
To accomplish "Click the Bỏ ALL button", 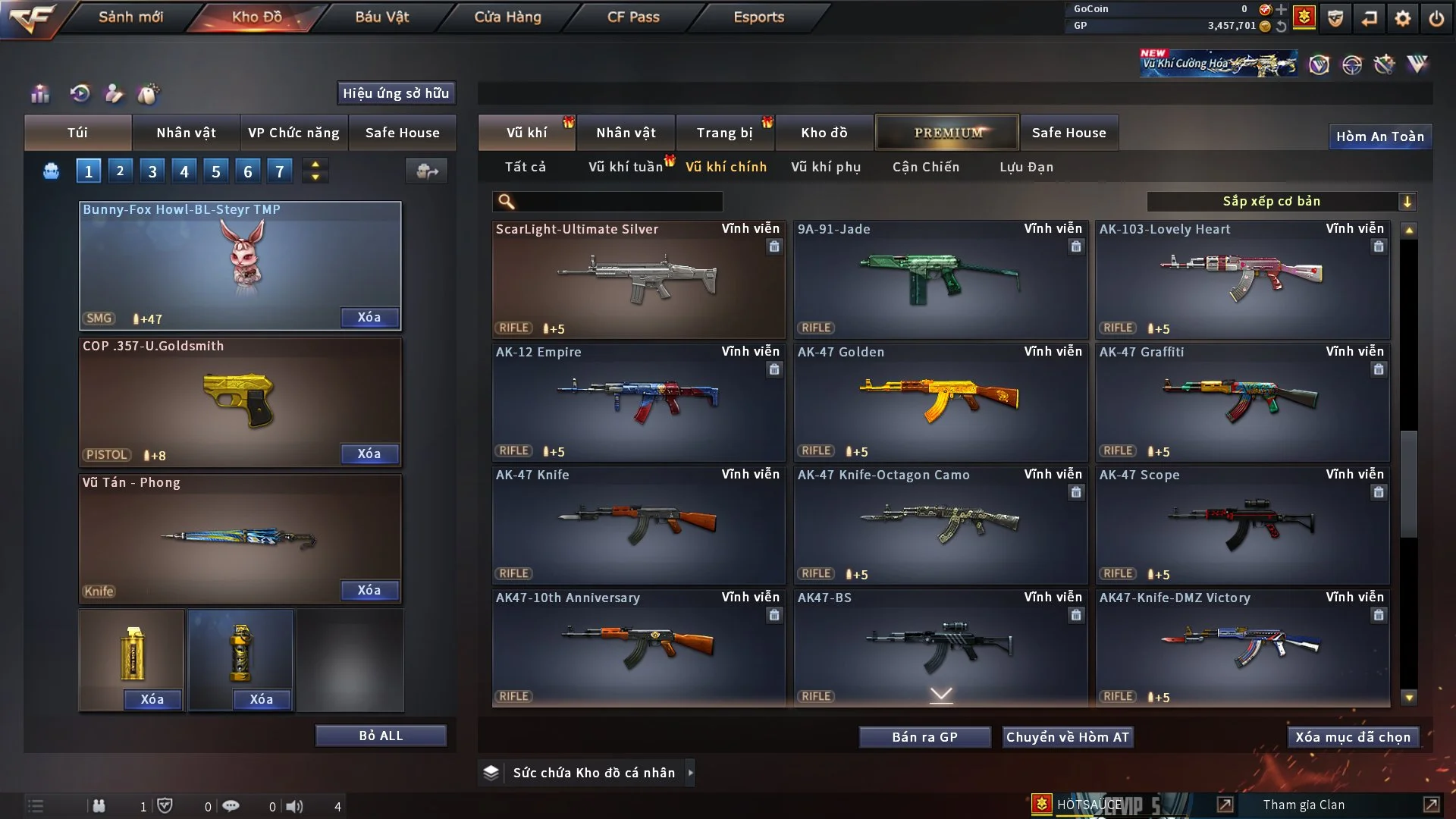I will [381, 736].
